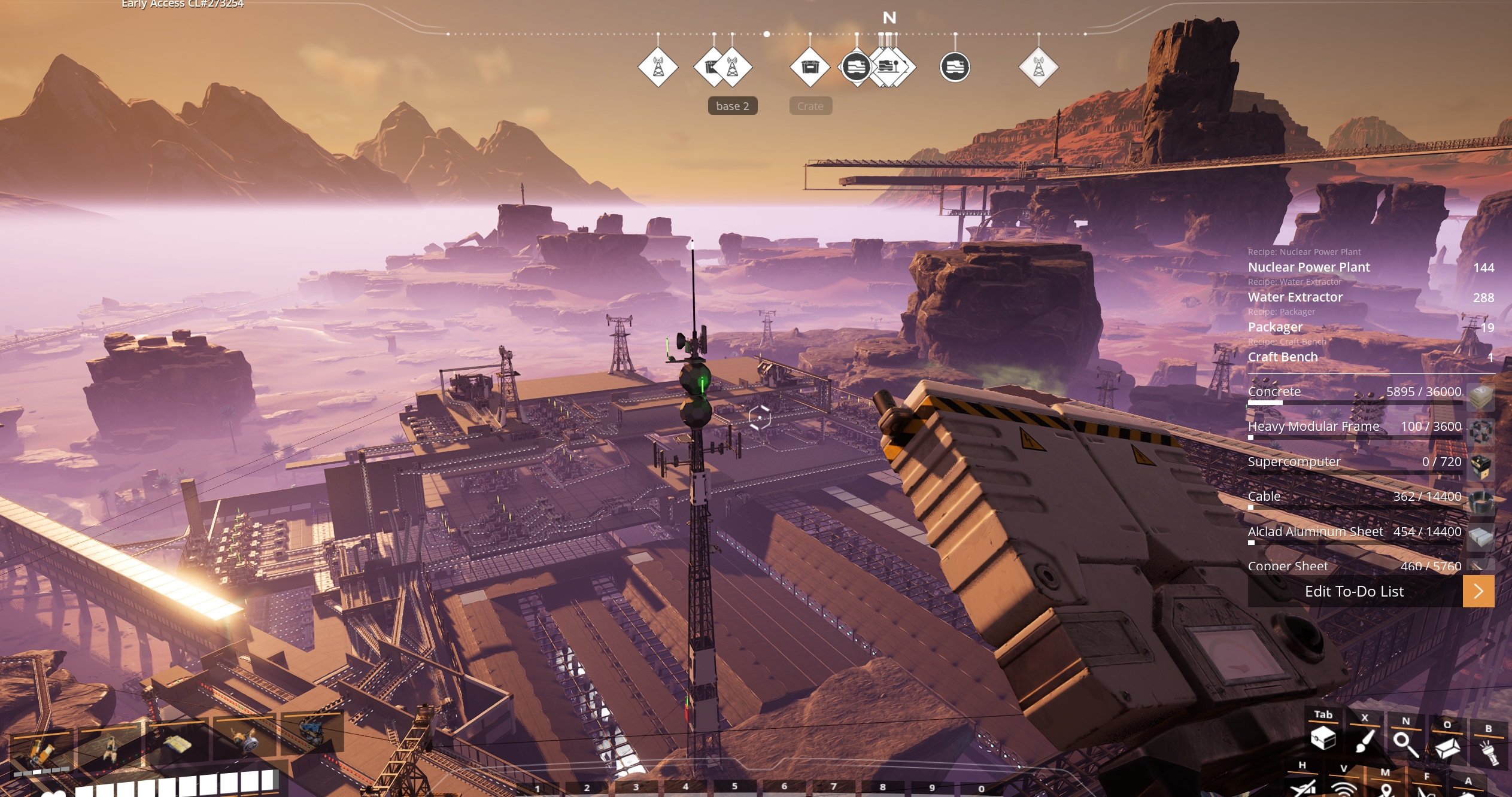Image resolution: width=1512 pixels, height=797 pixels.
Task: Open the Edit To-Do List arrow button
Action: (x=1478, y=591)
